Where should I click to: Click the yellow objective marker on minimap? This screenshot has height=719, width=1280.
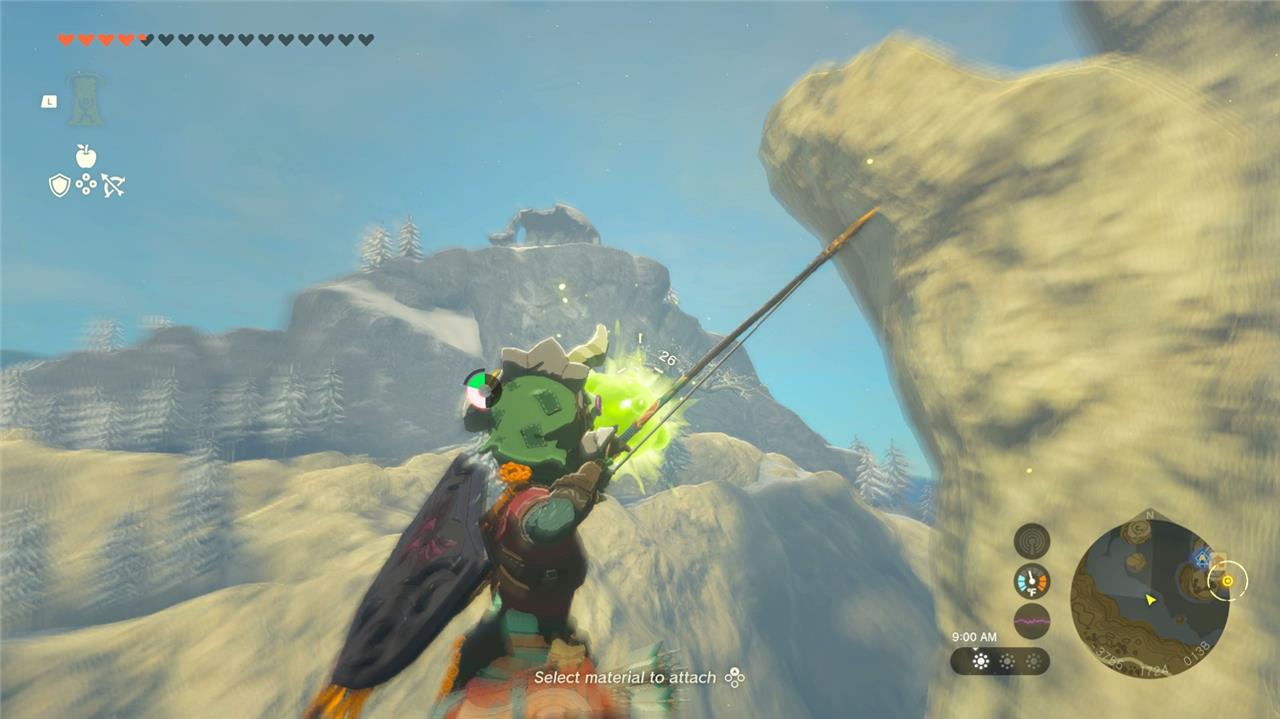coord(1227,580)
